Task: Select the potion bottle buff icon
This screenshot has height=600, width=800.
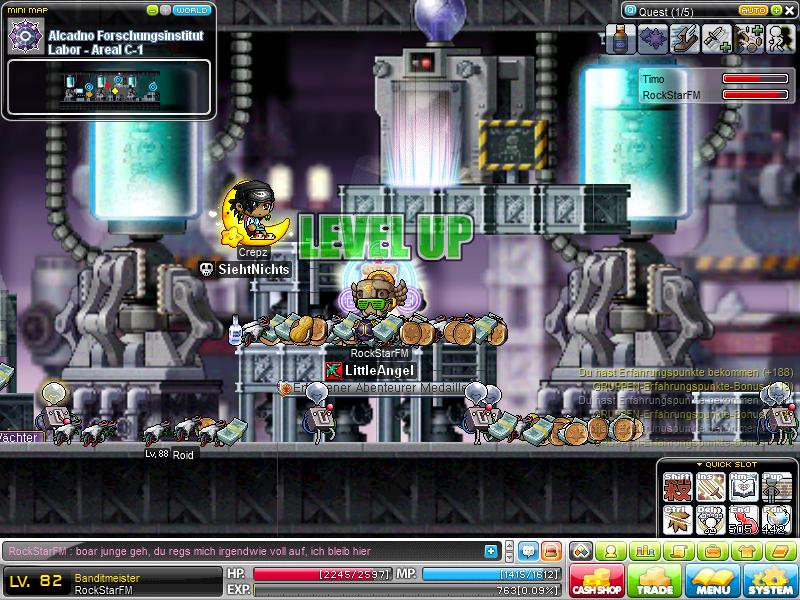Action: coord(622,38)
